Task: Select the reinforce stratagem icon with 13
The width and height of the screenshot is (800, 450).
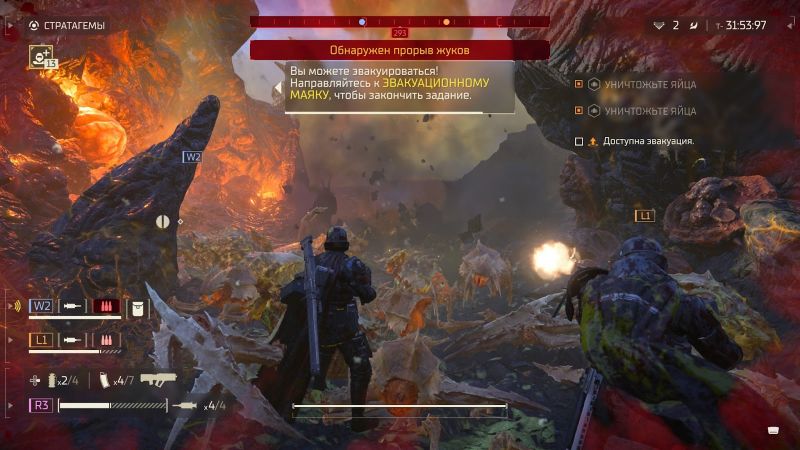Action: tap(41, 57)
